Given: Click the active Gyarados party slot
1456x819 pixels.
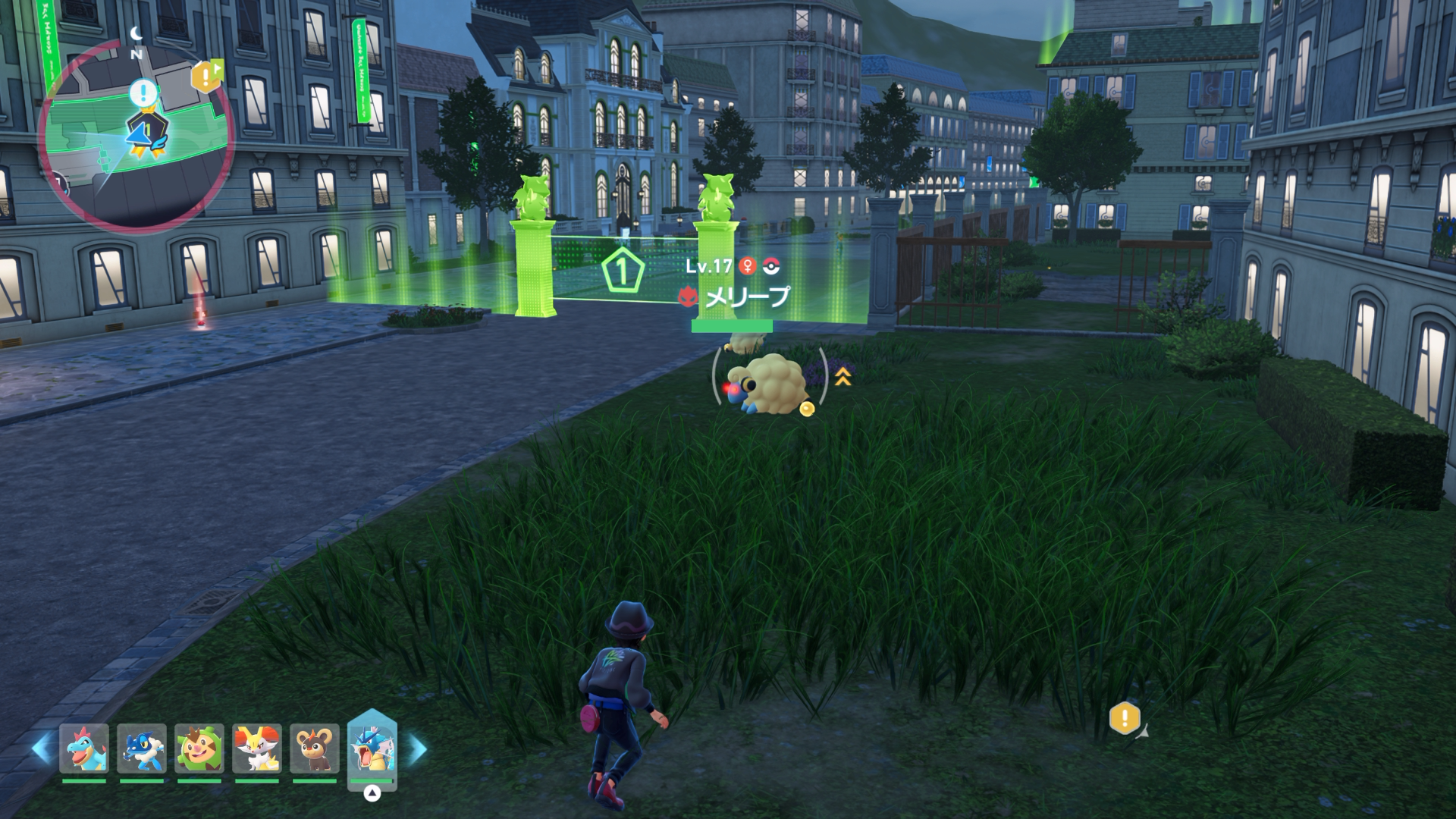Looking at the screenshot, I should [x=372, y=748].
